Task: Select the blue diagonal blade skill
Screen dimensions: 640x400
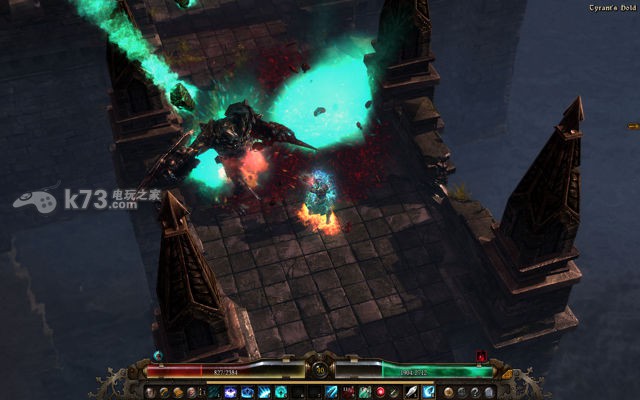Action: click(x=331, y=391)
